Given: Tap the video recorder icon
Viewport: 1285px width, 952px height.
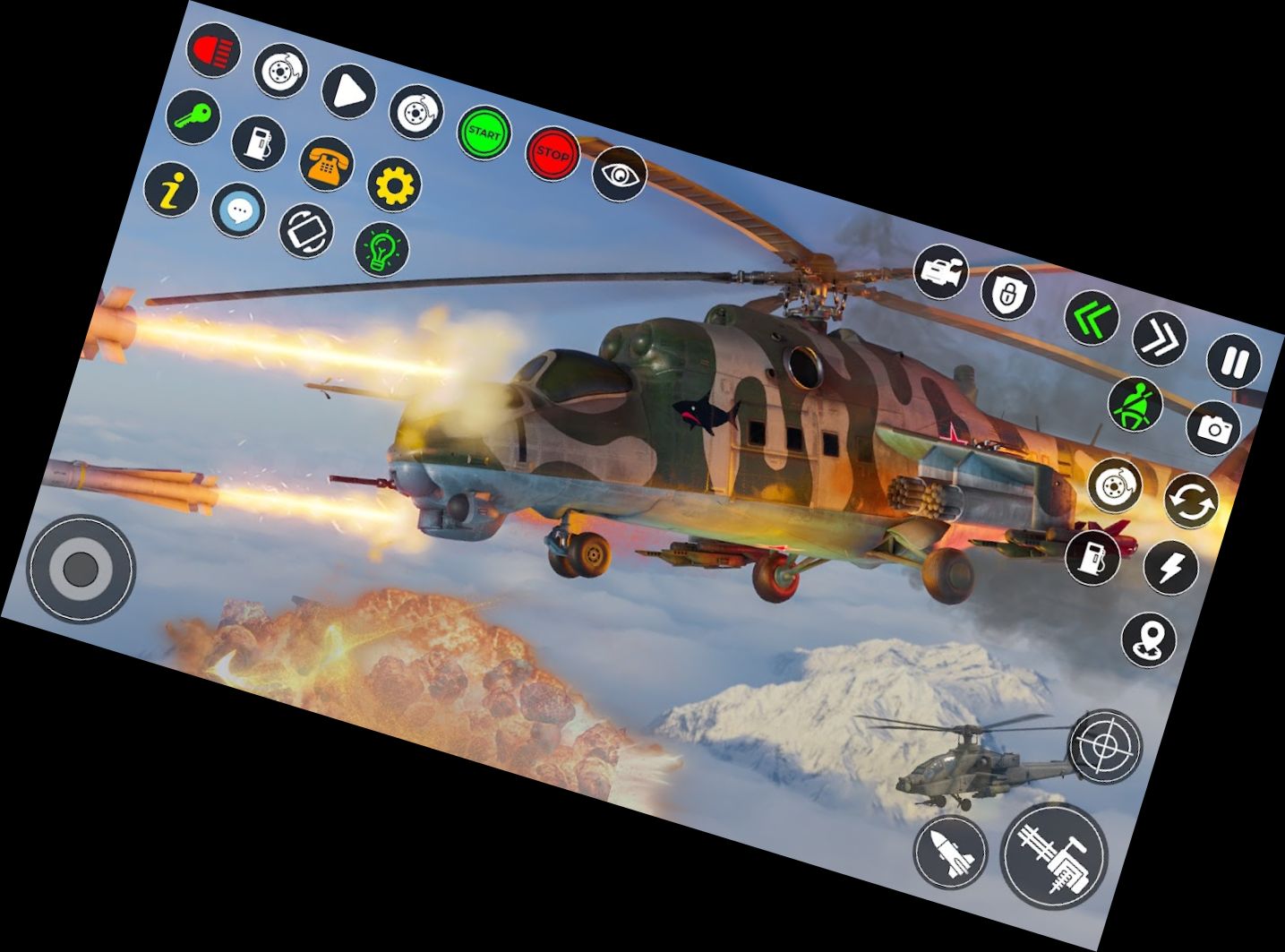Looking at the screenshot, I should click(x=942, y=271).
